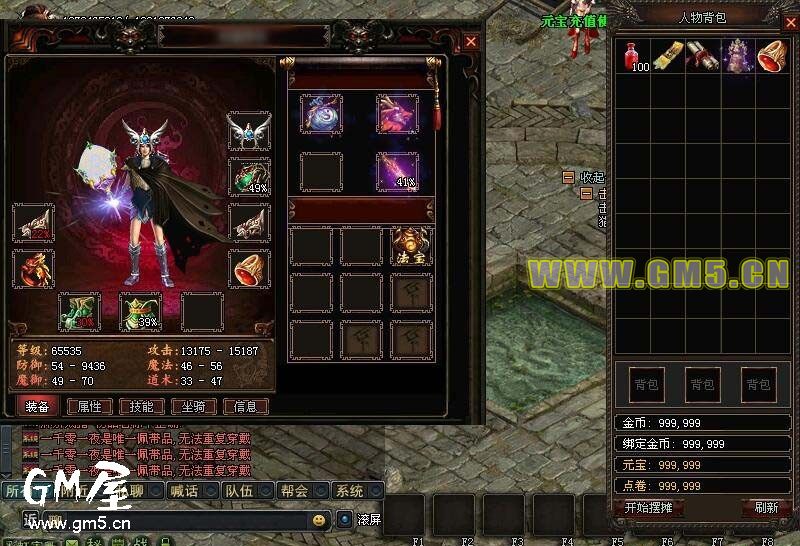Select the 喊话 shout chat channel
Image resolution: width=800 pixels, height=546 pixels.
[x=184, y=491]
